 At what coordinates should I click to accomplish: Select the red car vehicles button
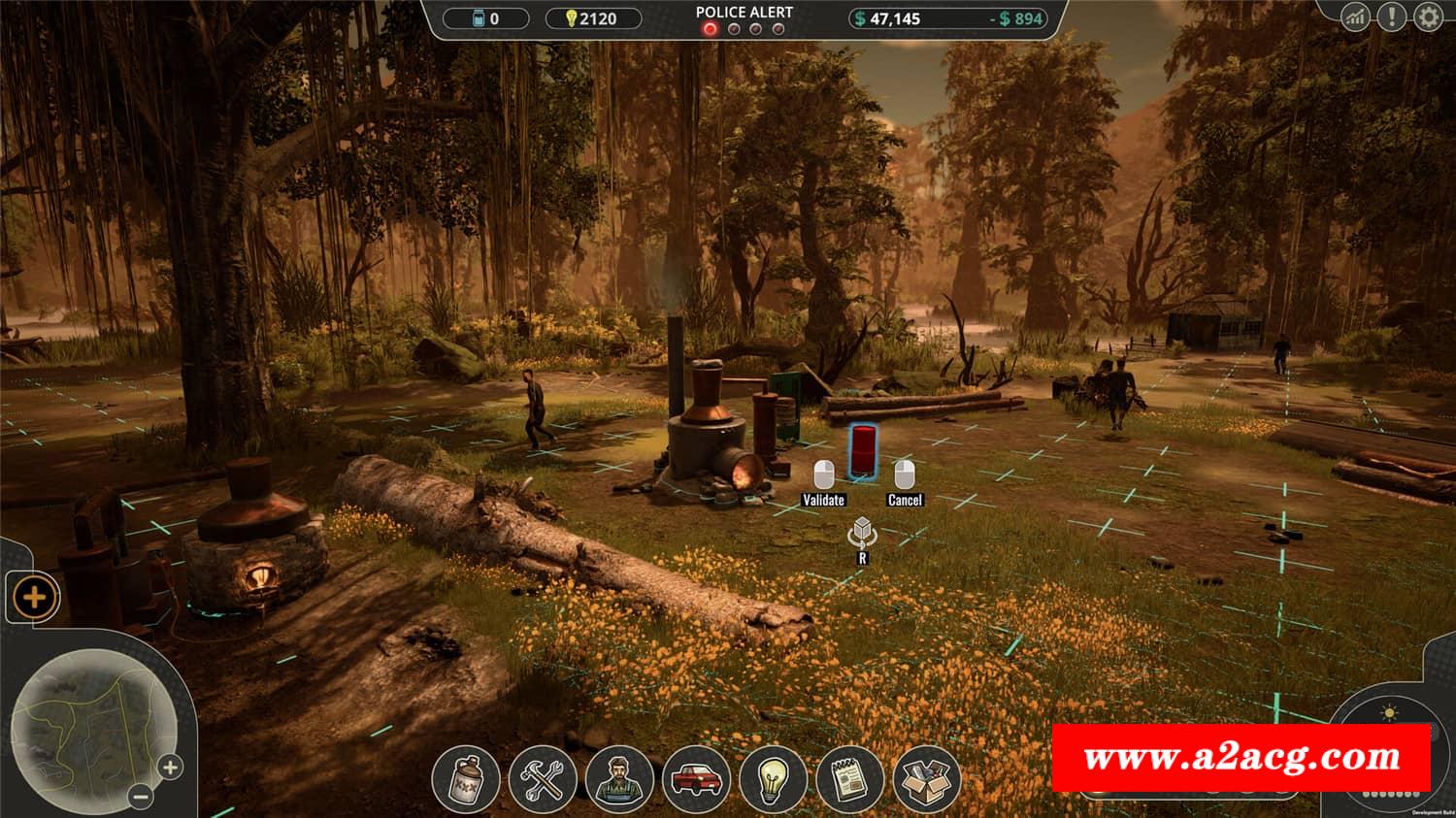(695, 779)
